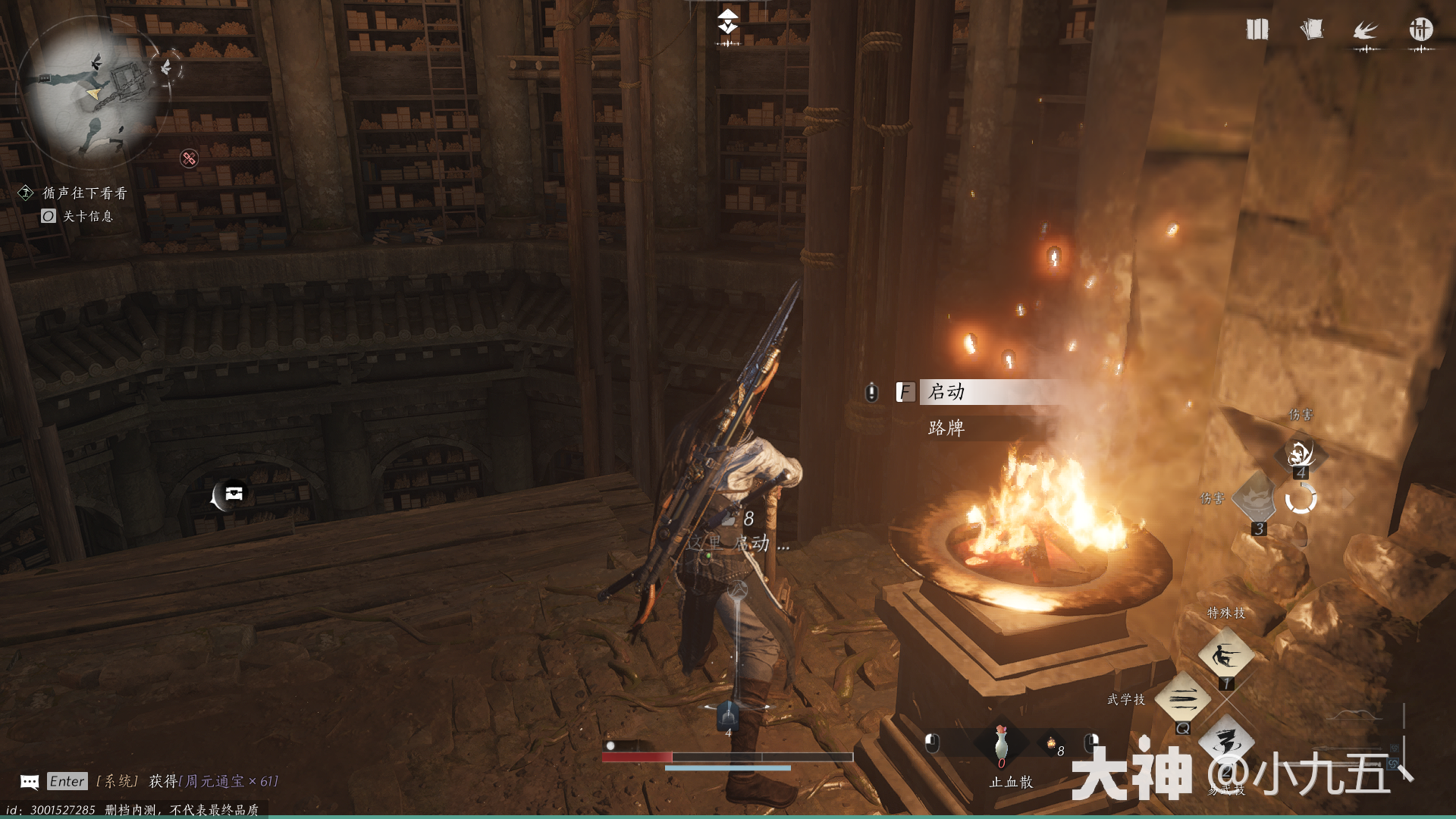Image resolution: width=1456 pixels, height=819 pixels.
Task: Activate the 特殊技 special skill icon
Action: [1225, 655]
